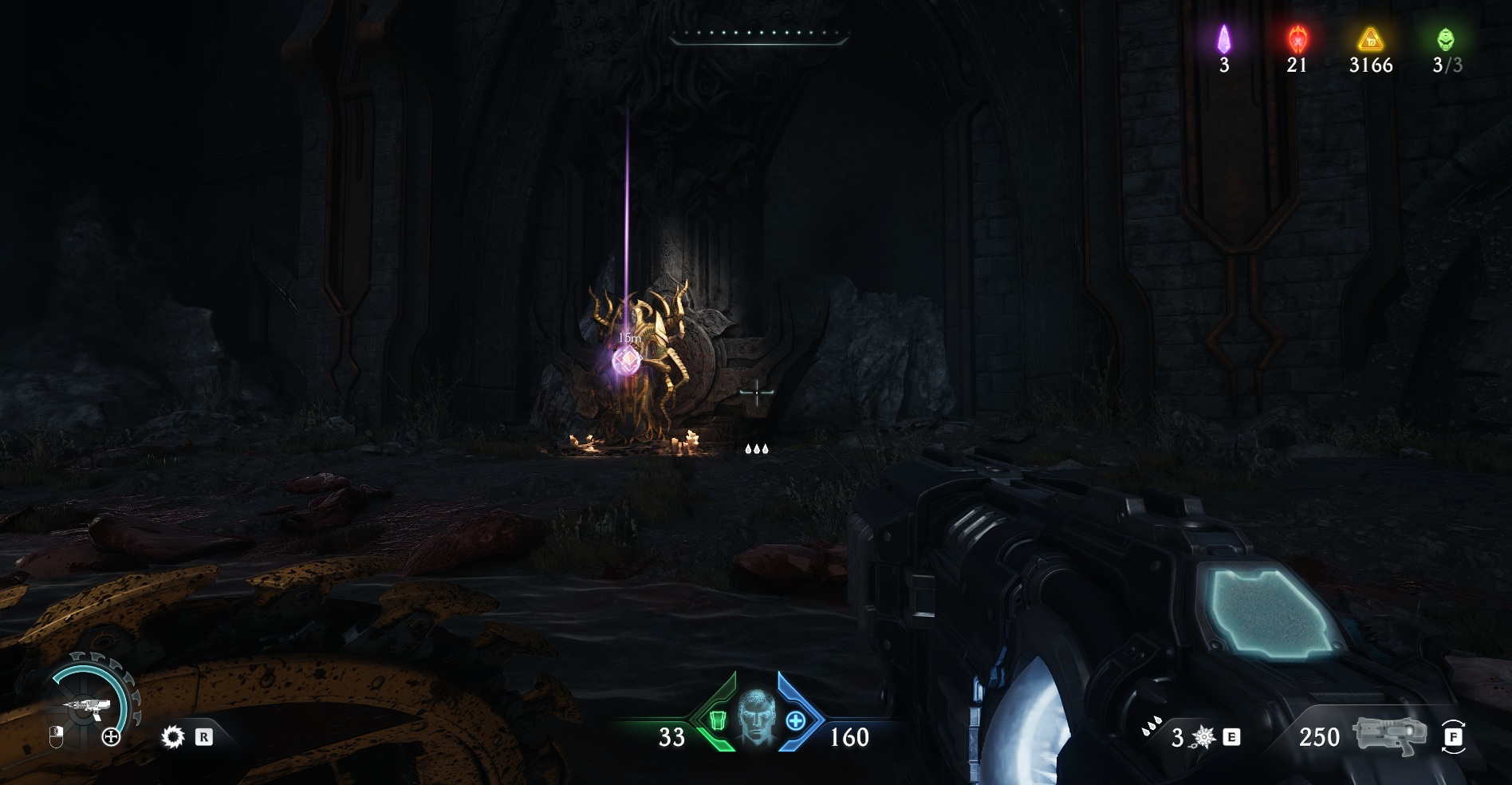
Task: Activate the sawblade ability icon
Action: [171, 736]
